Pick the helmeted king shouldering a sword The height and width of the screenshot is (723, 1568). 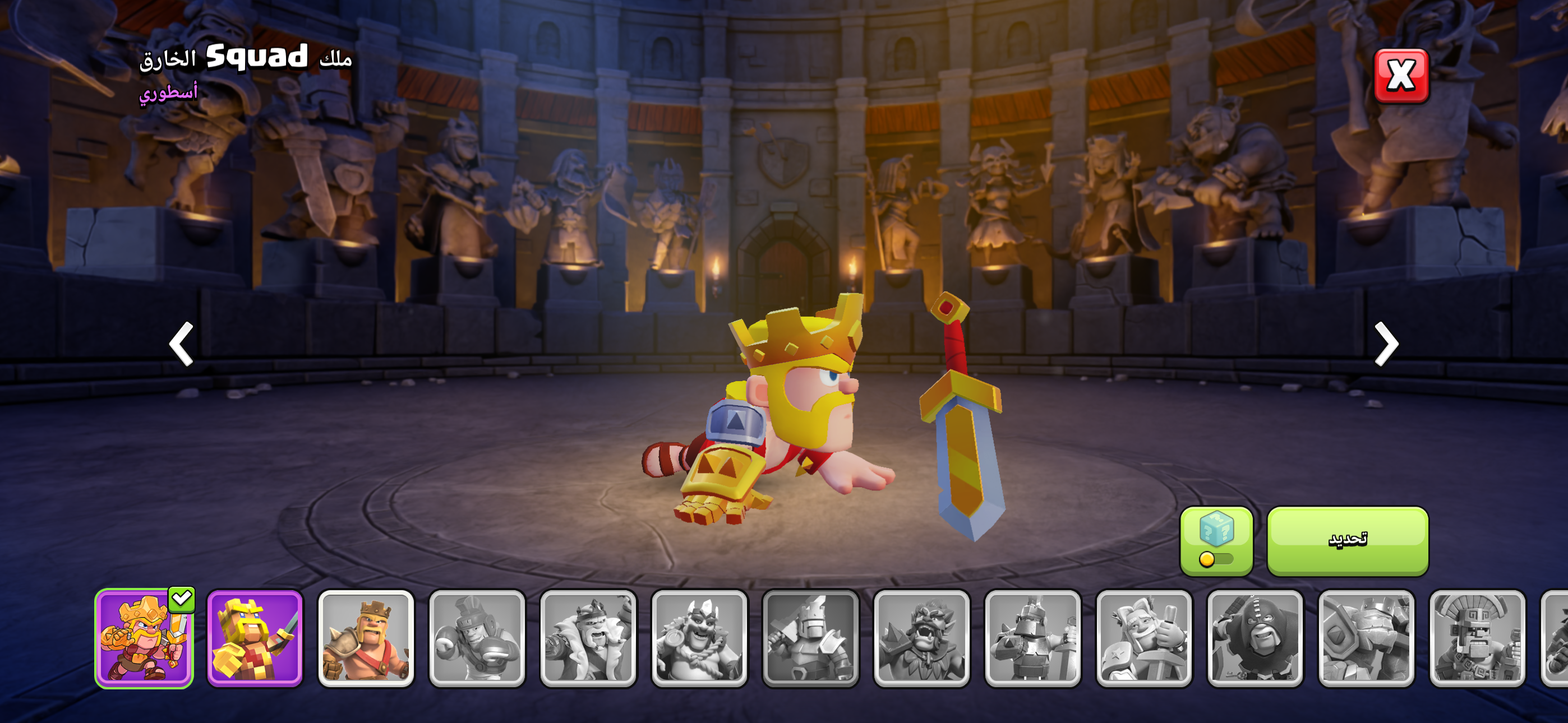(x=810, y=638)
